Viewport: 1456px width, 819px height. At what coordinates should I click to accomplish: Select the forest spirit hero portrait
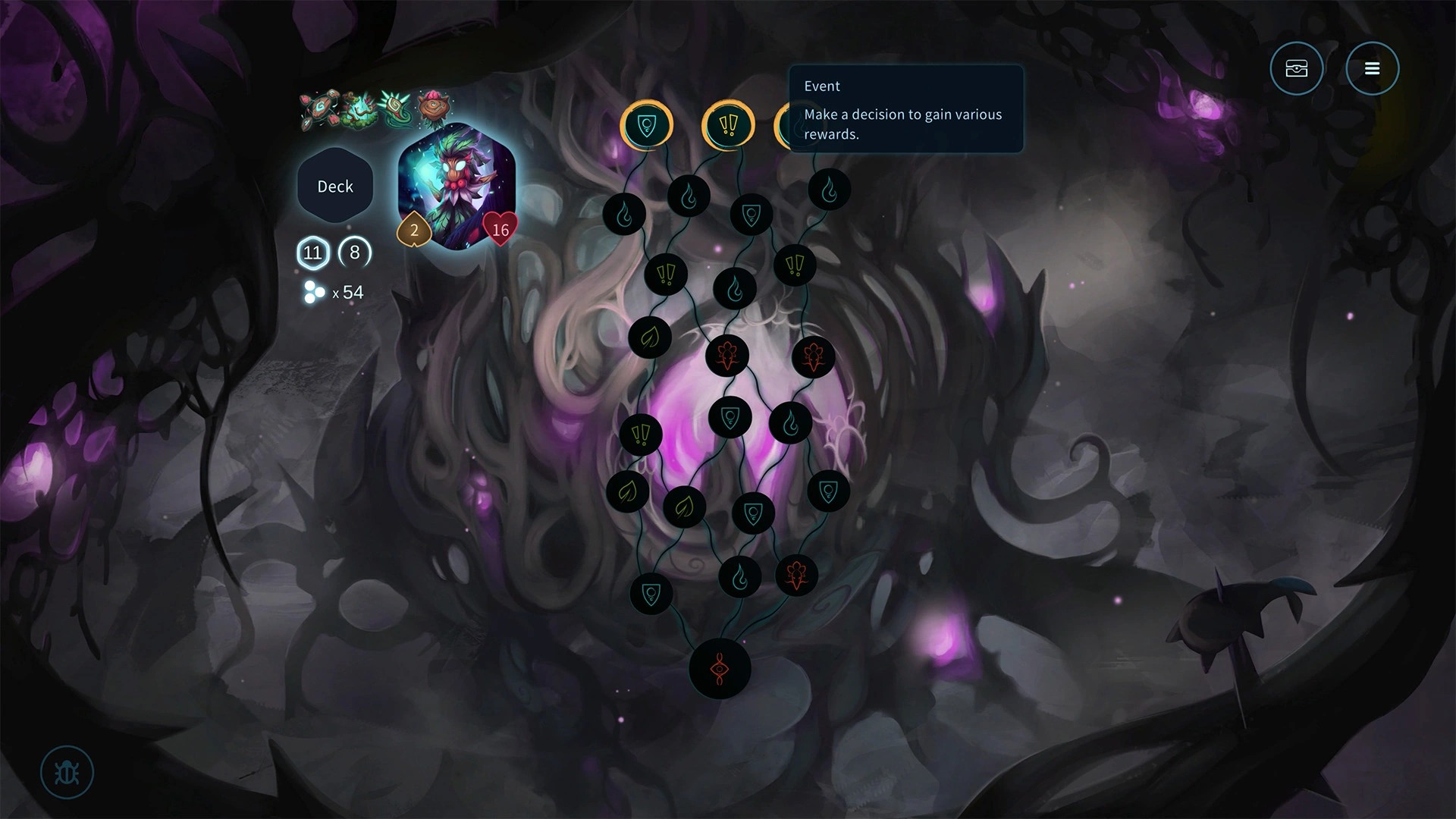[x=457, y=186]
